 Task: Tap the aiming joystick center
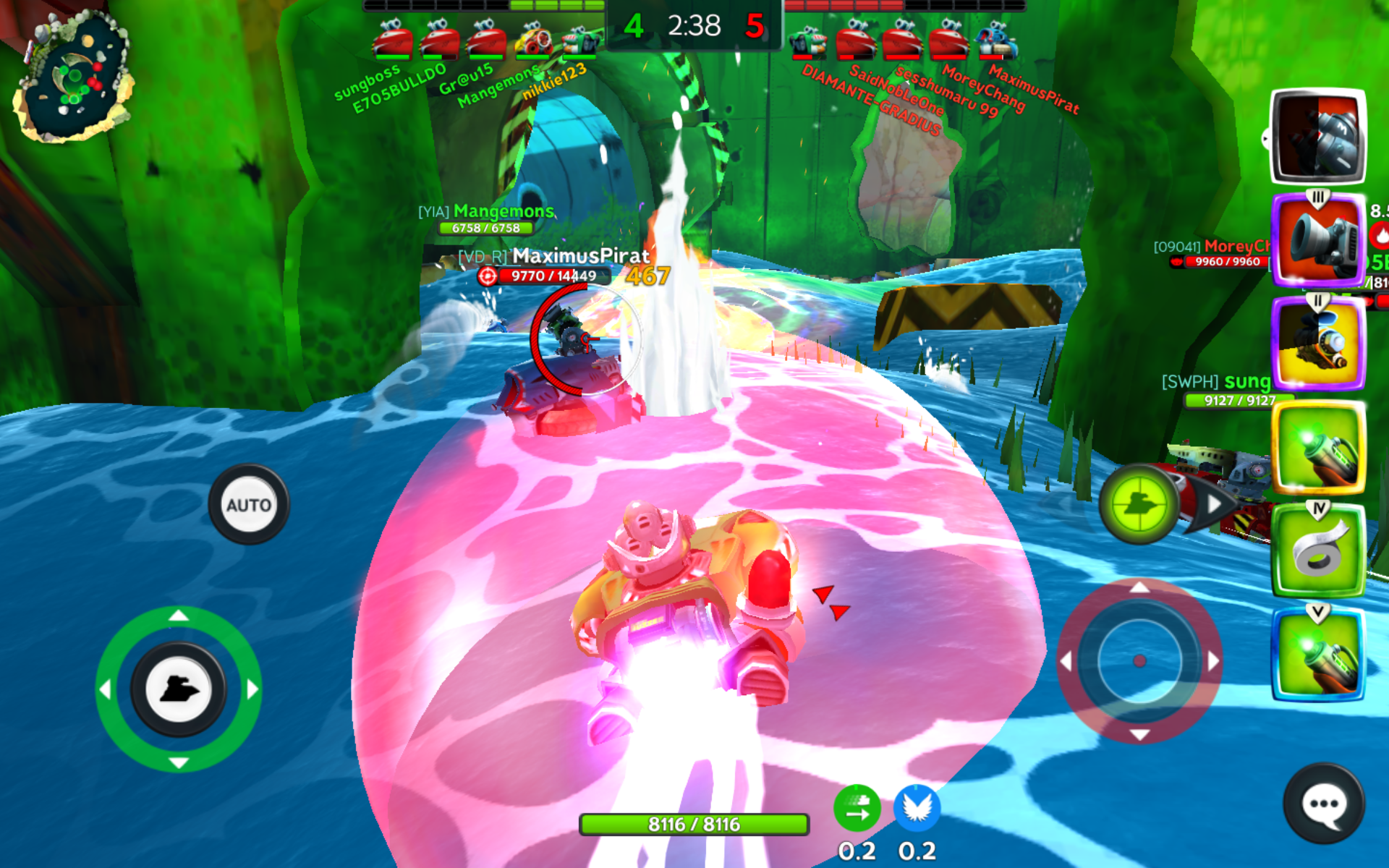(x=1139, y=660)
